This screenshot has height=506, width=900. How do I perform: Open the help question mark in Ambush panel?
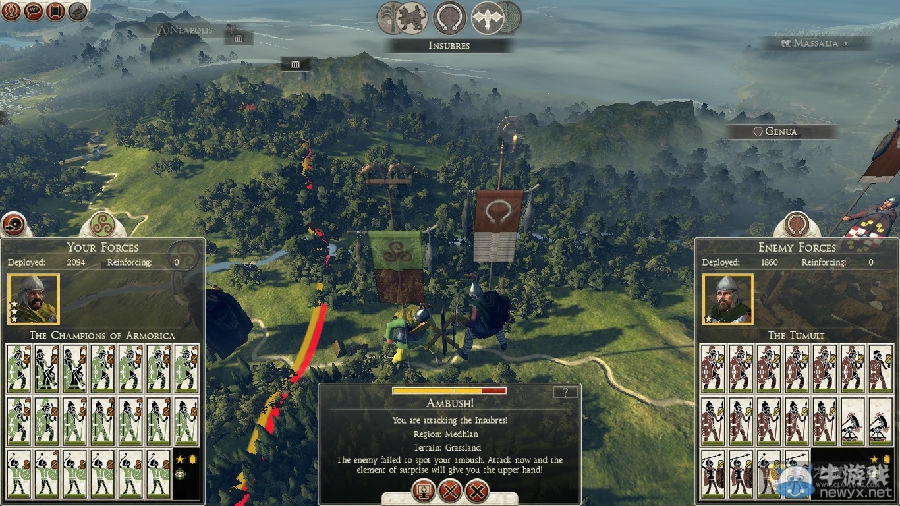(x=566, y=392)
